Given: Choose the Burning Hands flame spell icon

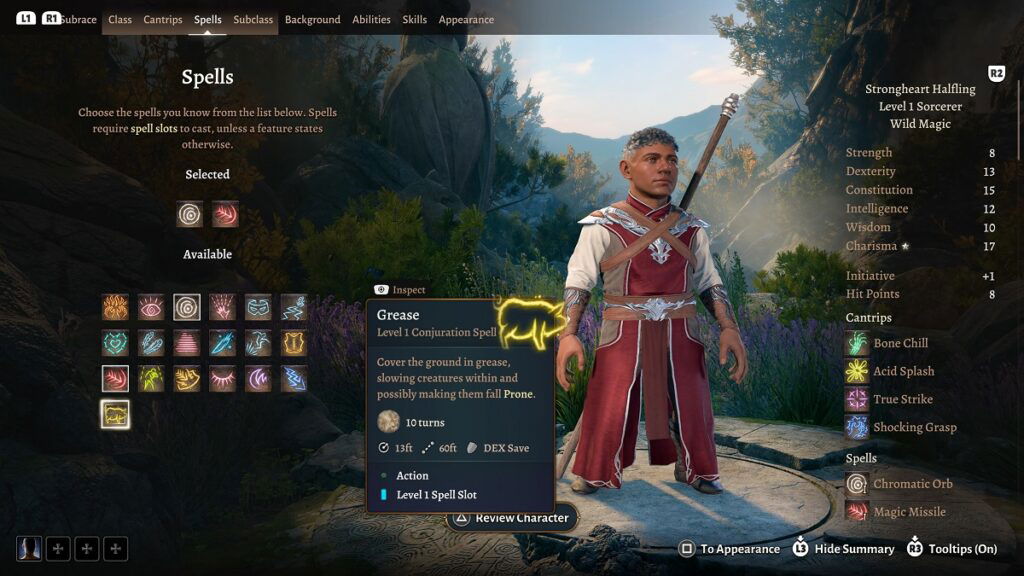Looking at the screenshot, I should tap(115, 307).
